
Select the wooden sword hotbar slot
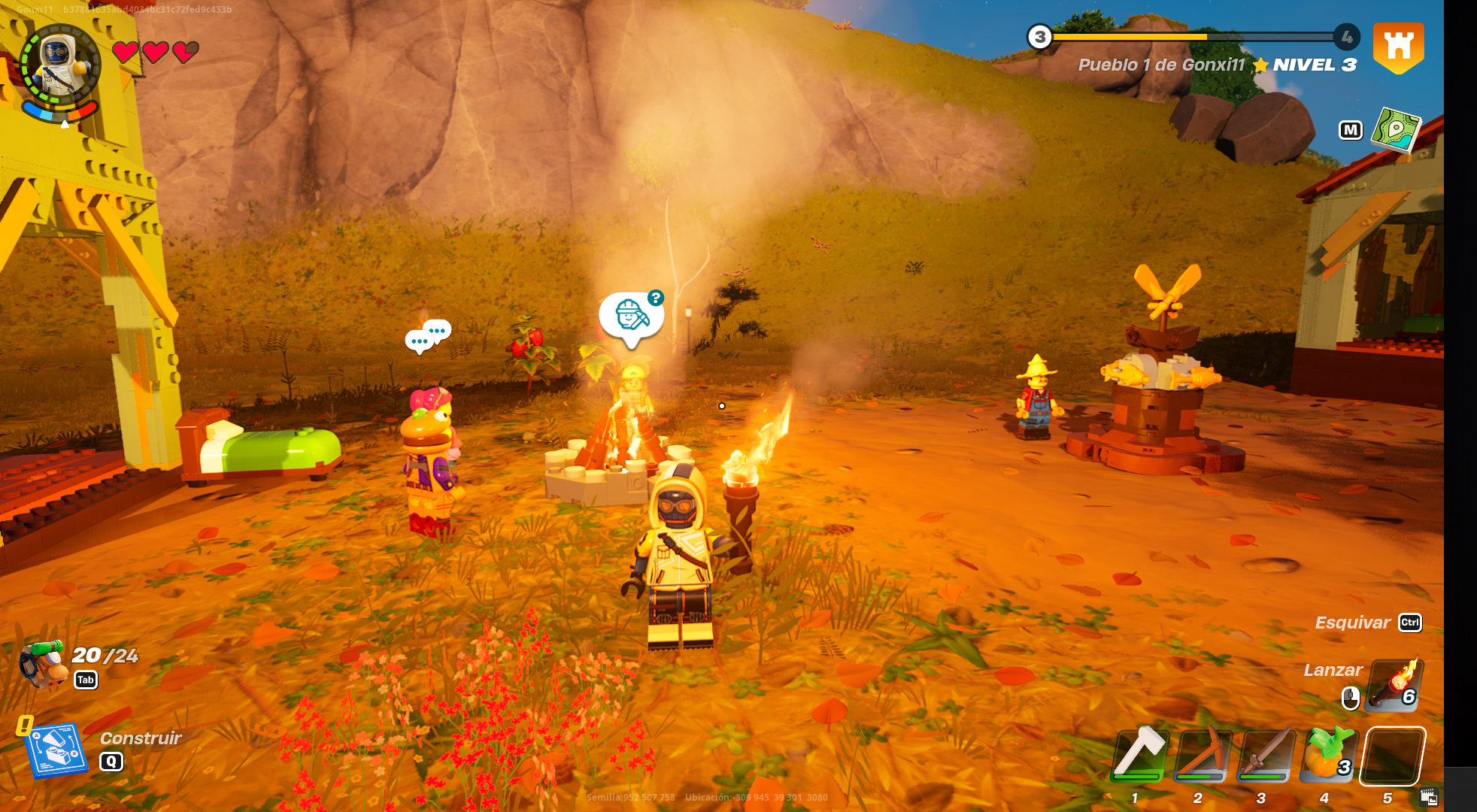pos(1266,756)
